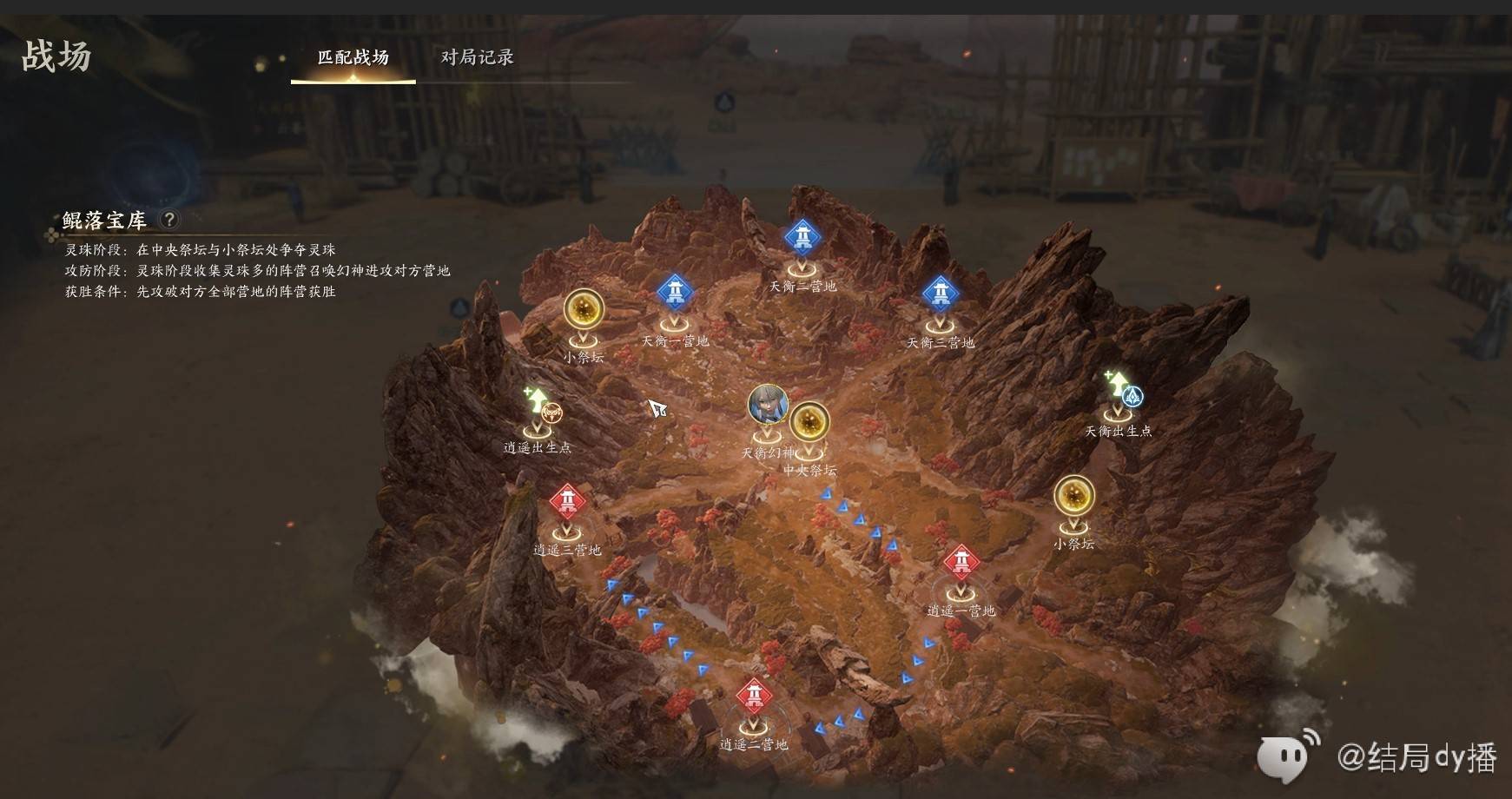This screenshot has height=799, width=1512.
Task: Switch to the 匹配战场 tab
Action: 353,58
